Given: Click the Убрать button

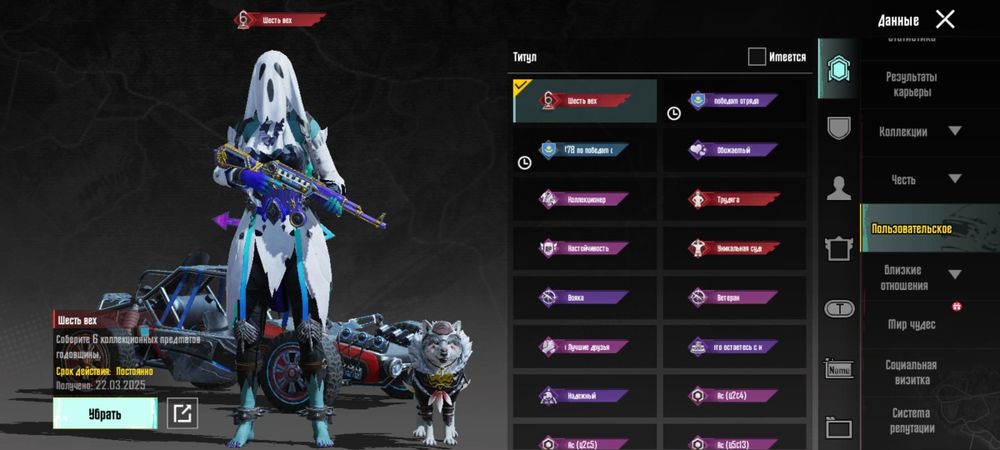Looking at the screenshot, I should 105,413.
